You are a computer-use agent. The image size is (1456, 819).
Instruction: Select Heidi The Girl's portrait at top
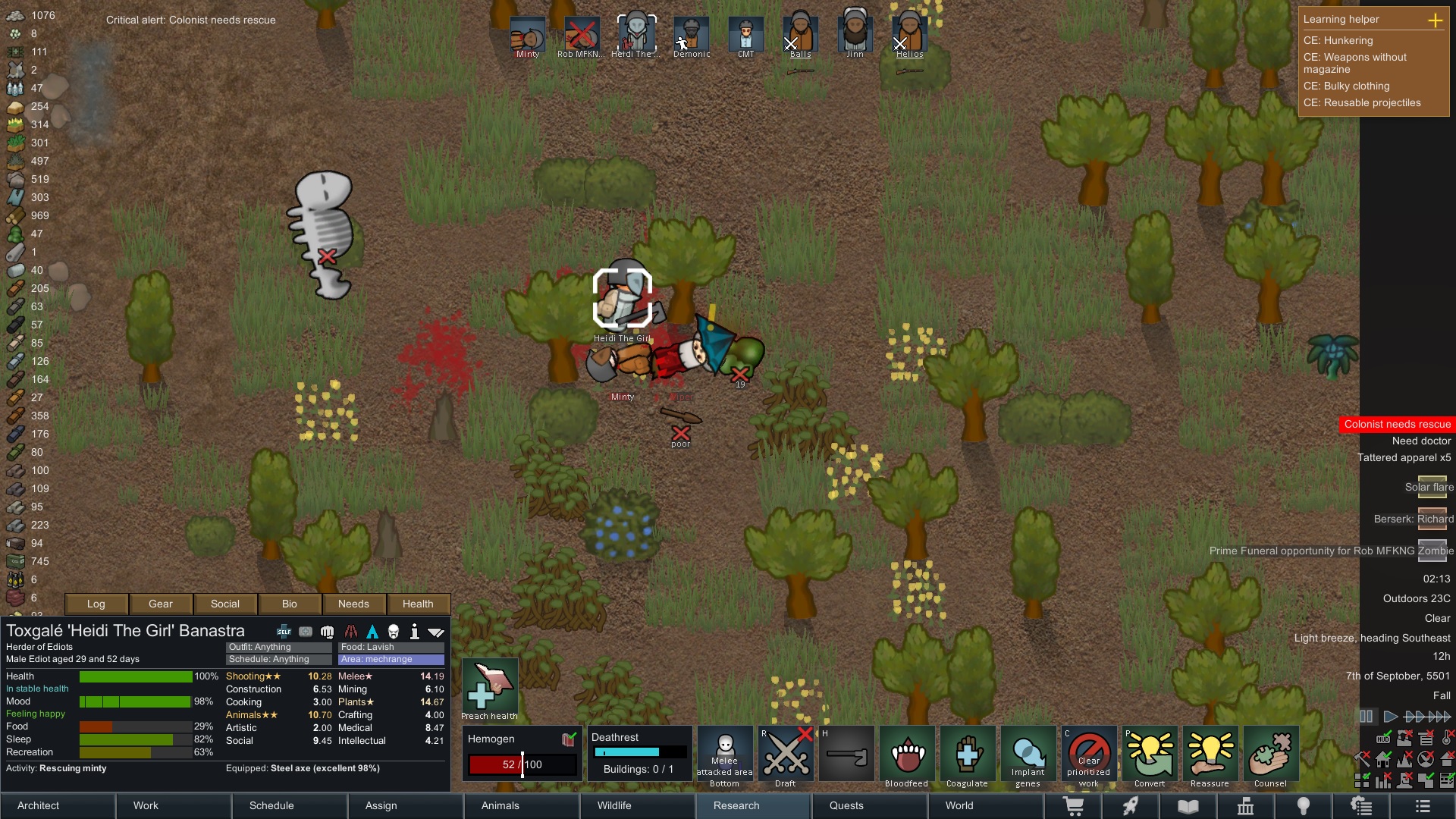point(636,32)
